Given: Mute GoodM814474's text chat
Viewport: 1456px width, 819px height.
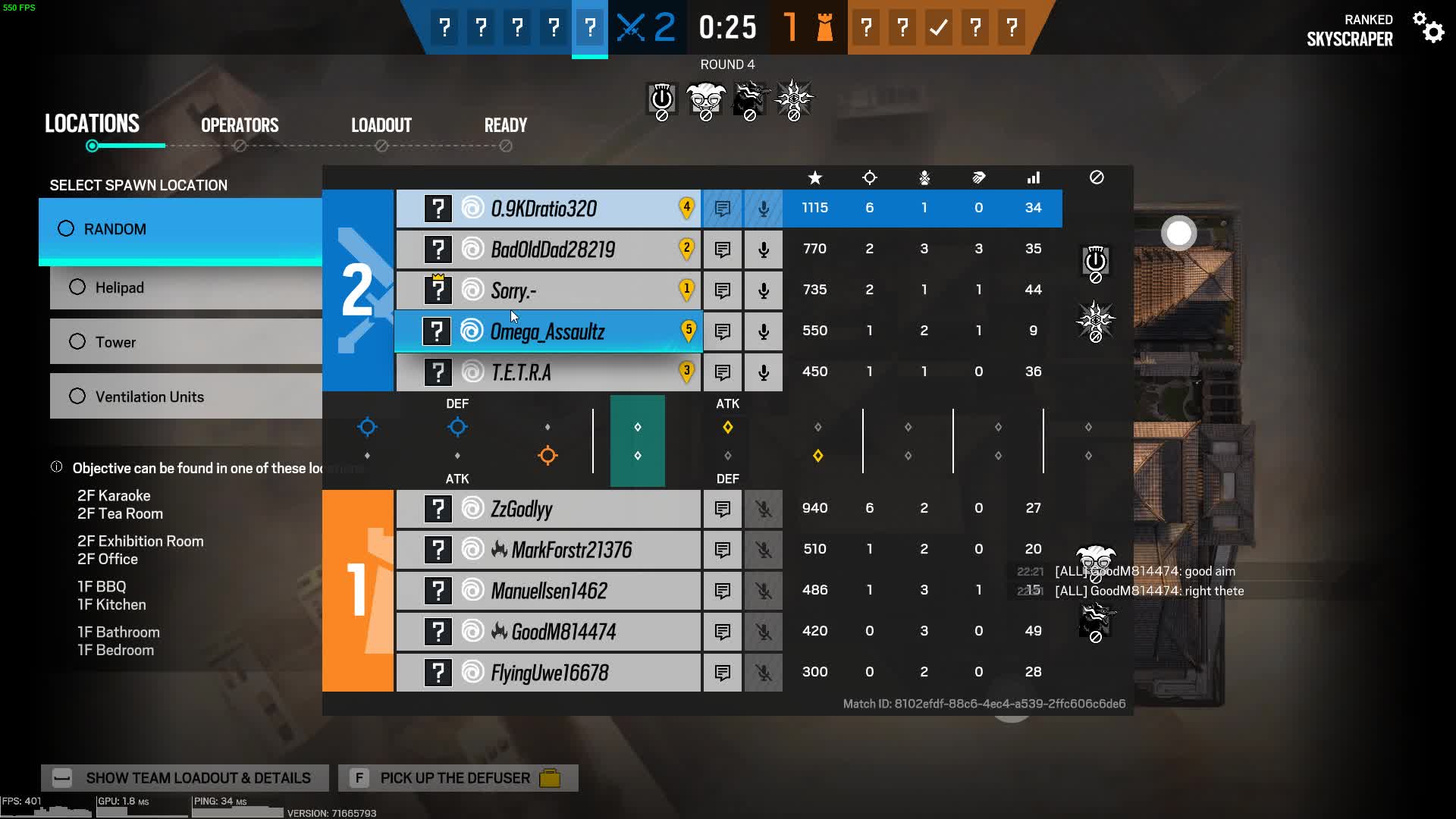Looking at the screenshot, I should coord(722,631).
